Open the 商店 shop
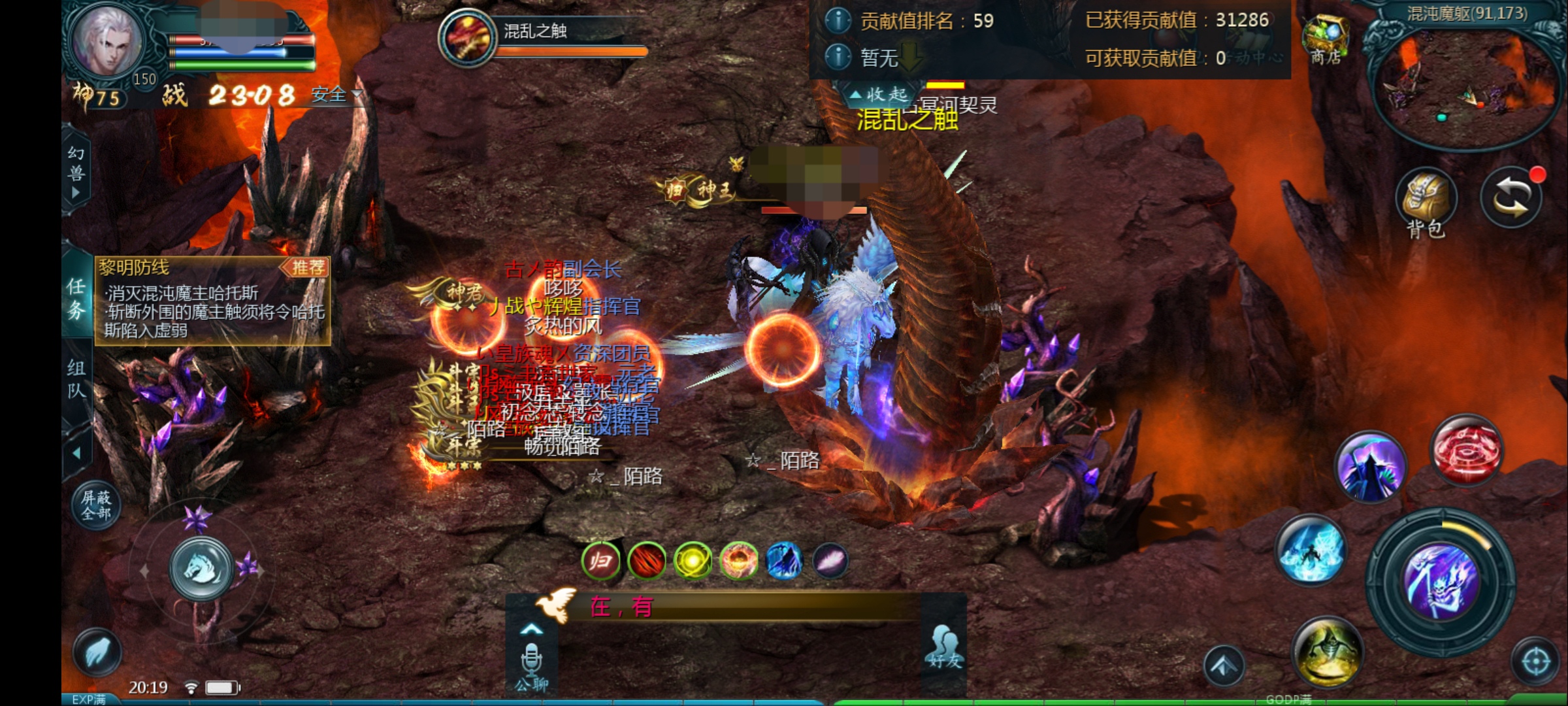Viewport: 1568px width, 706px height. tap(1325, 39)
